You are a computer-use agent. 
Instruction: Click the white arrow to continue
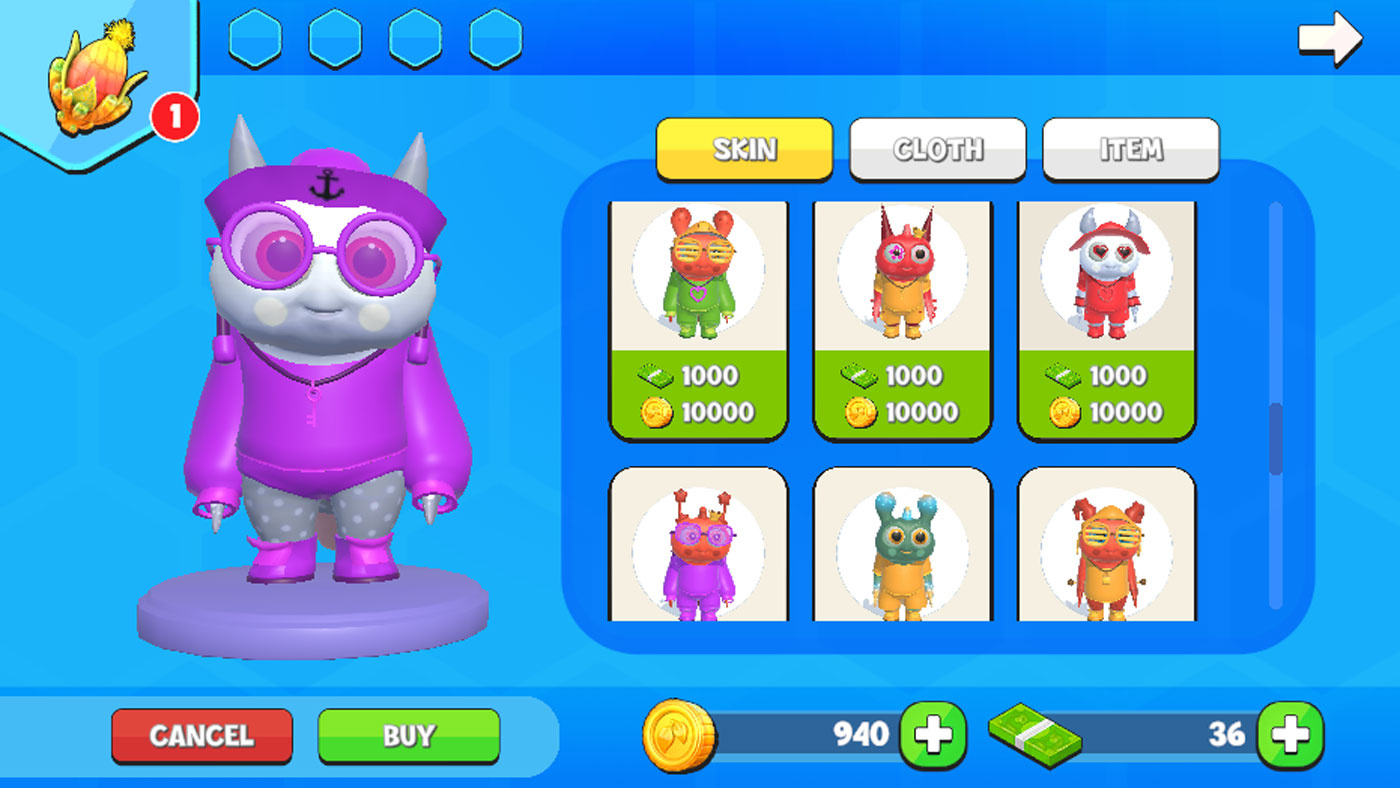[1329, 39]
